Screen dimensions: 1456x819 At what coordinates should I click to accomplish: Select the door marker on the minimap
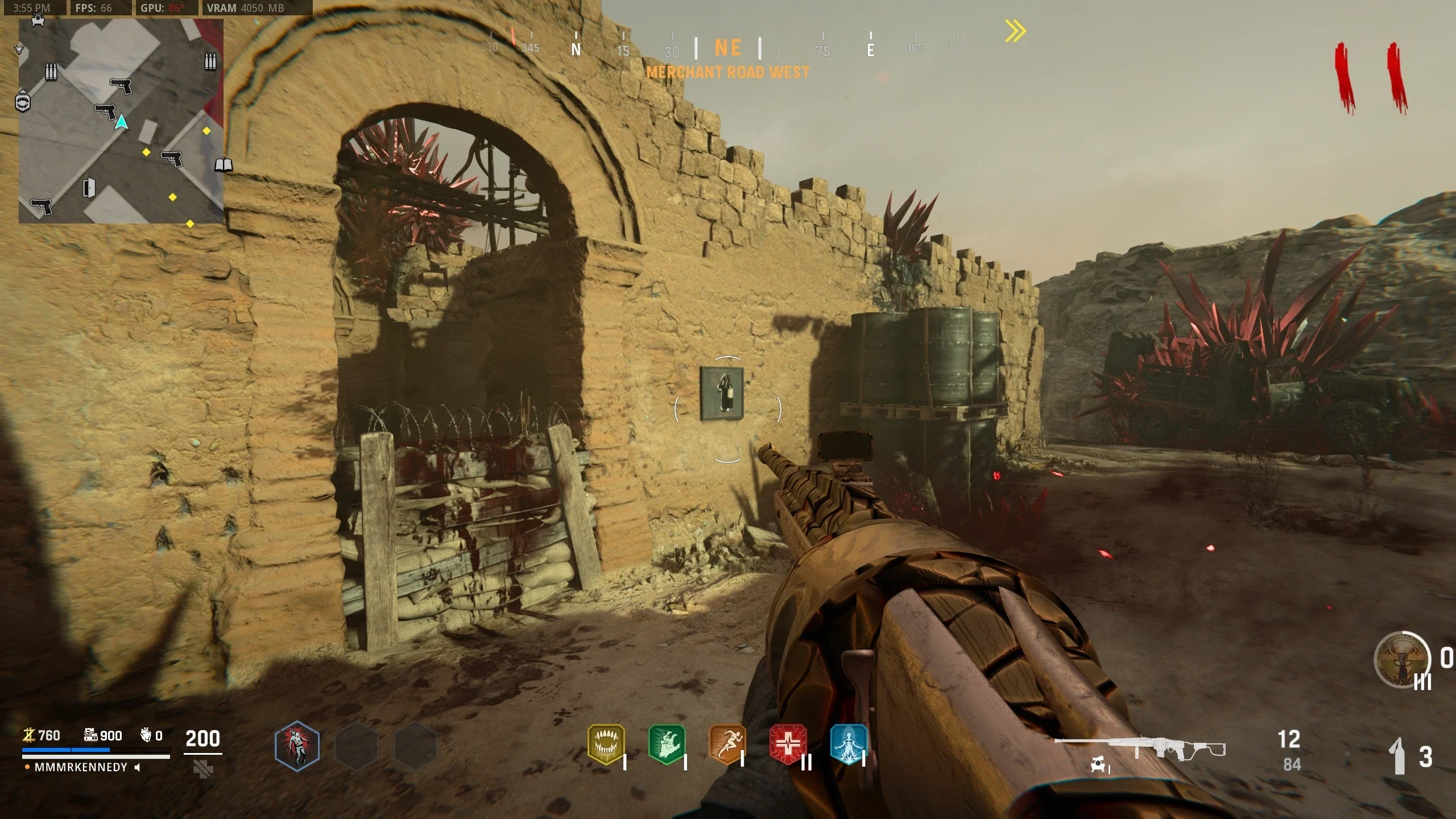[89, 188]
